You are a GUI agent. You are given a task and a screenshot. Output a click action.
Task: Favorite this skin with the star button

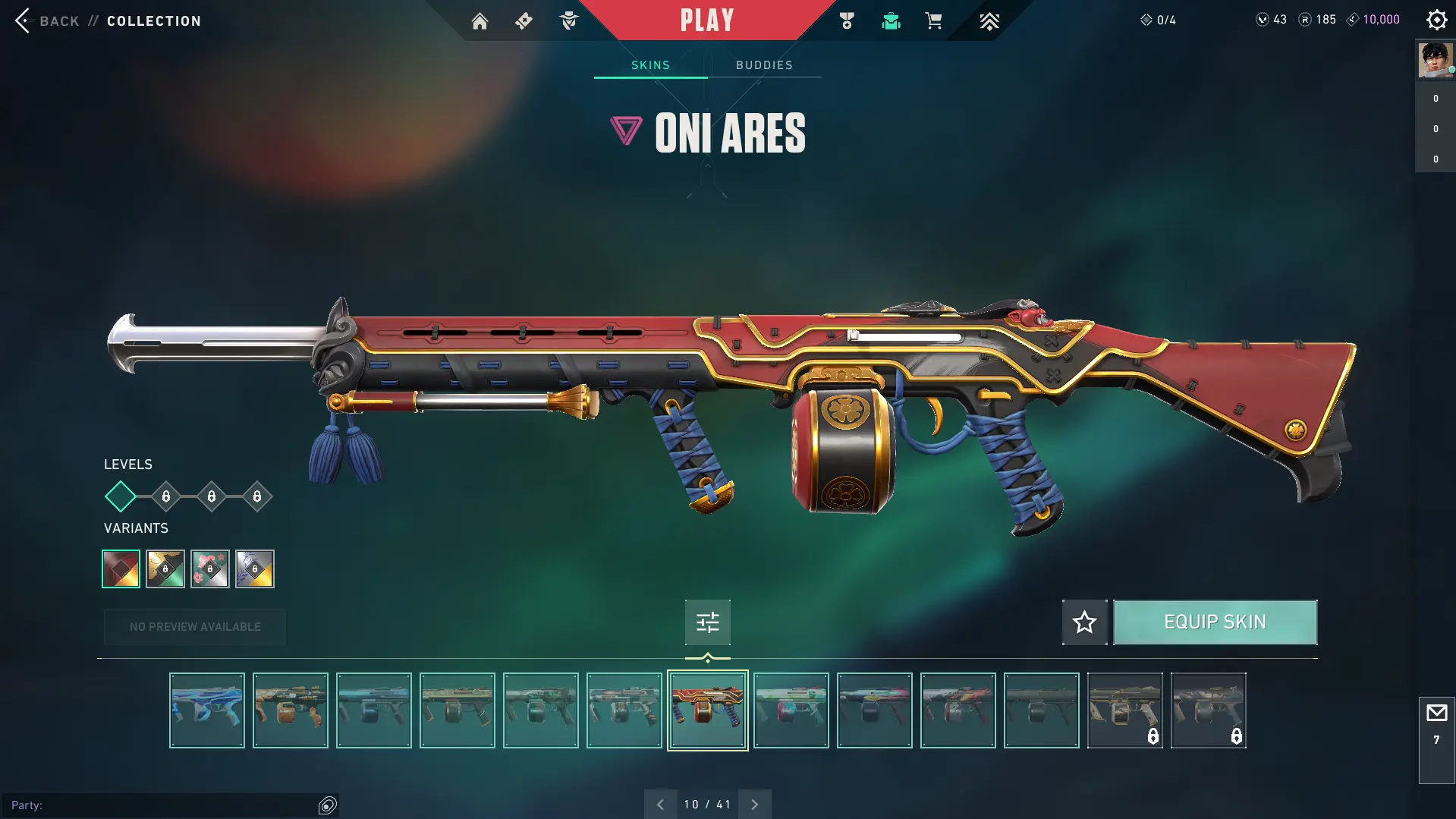tap(1084, 622)
